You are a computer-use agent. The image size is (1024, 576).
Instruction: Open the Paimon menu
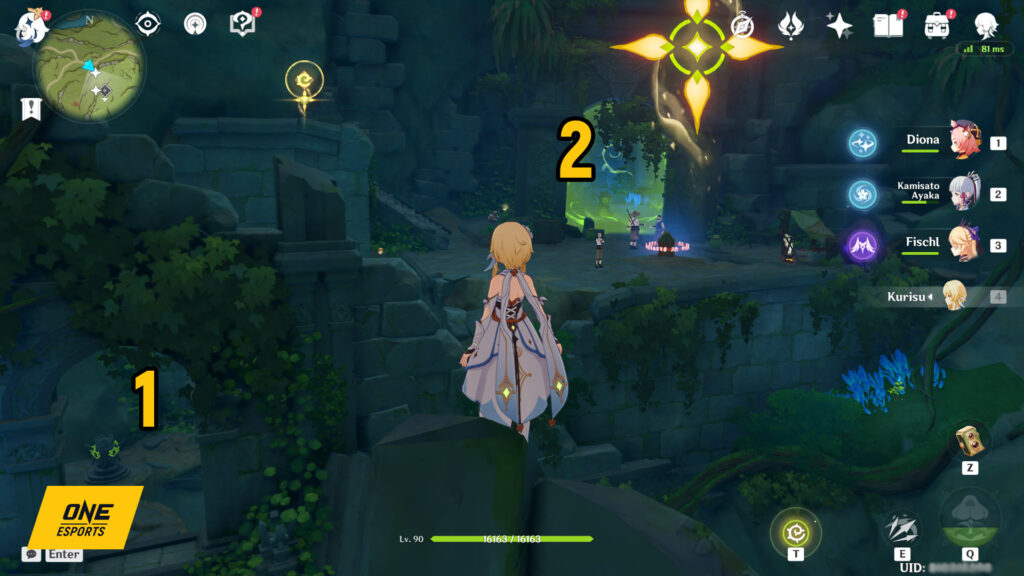32,28
